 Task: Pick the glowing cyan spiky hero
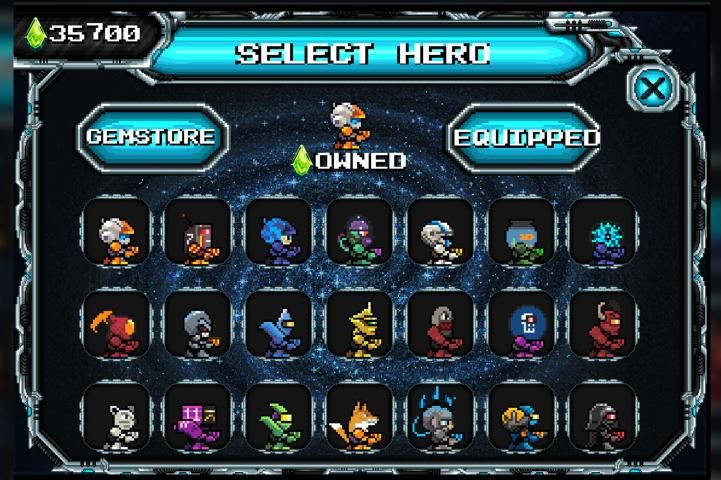point(602,234)
